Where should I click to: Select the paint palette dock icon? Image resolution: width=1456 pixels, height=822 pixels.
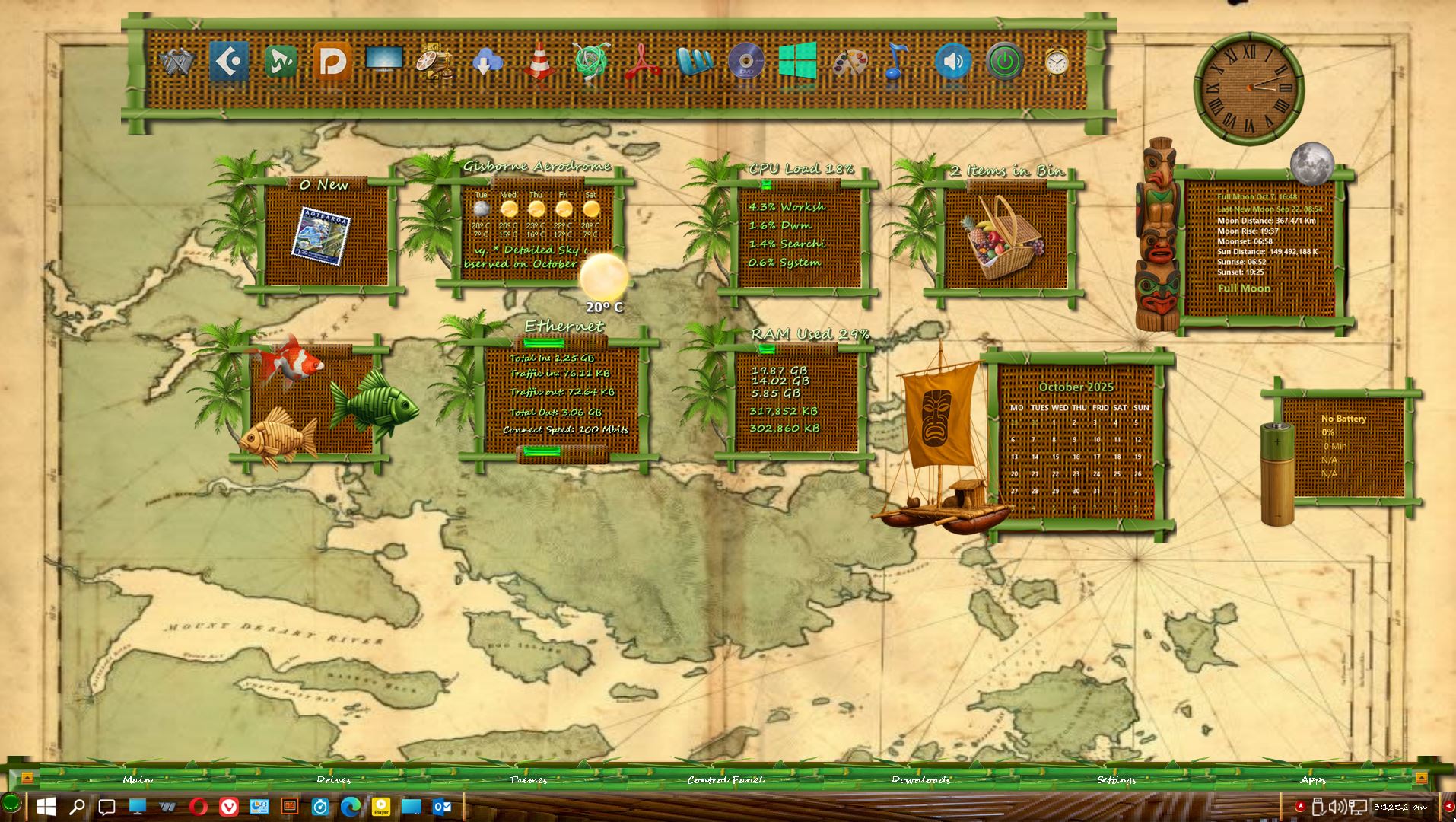tap(849, 62)
